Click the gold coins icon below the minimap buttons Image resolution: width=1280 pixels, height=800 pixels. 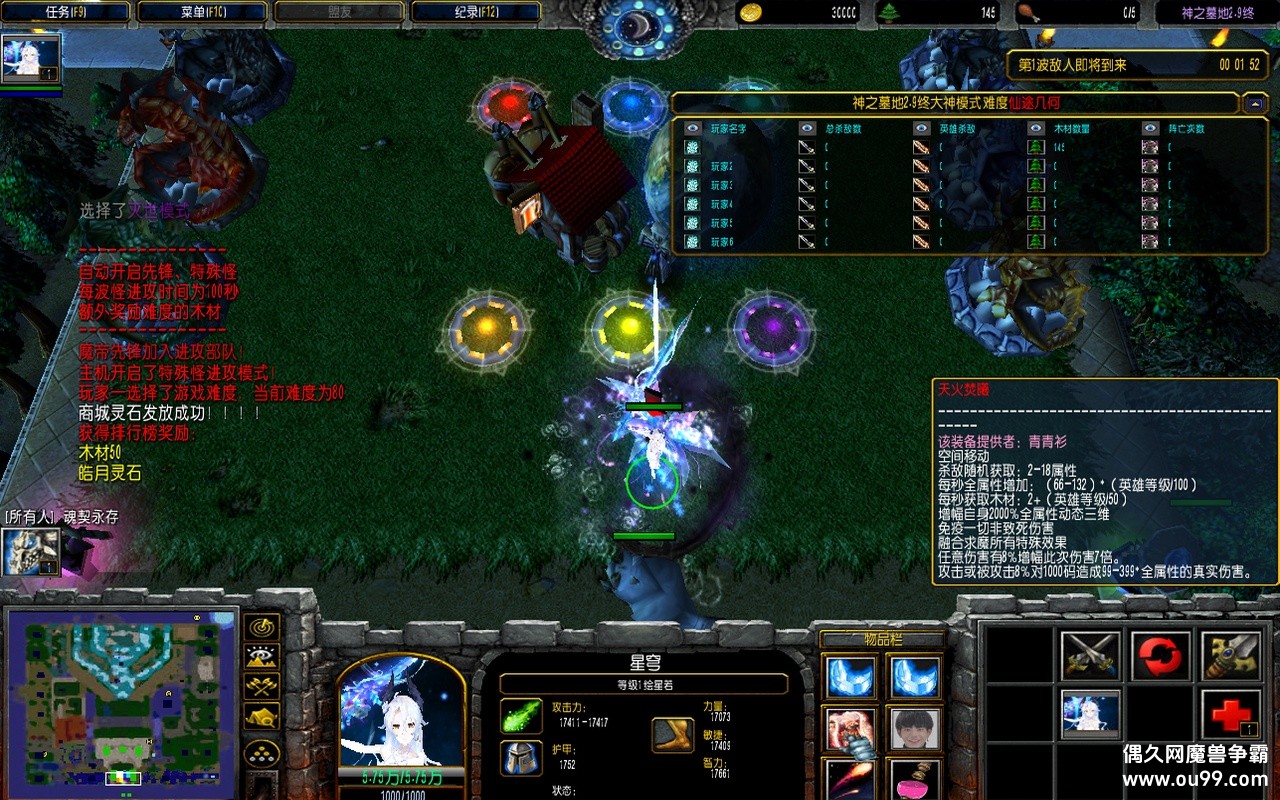260,751
